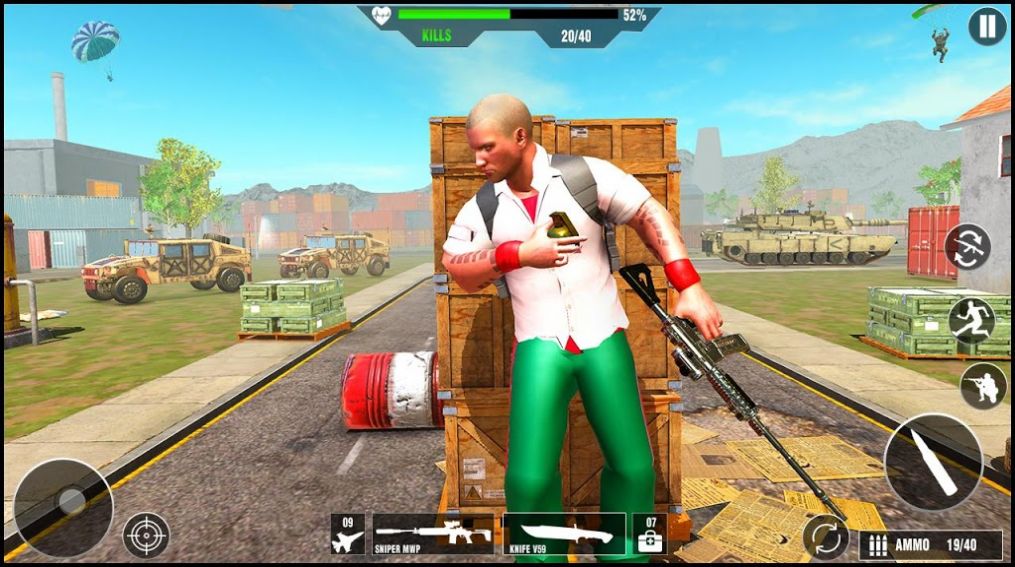Call the airstrike jet item
Screen dimensions: 1015x567
point(348,535)
